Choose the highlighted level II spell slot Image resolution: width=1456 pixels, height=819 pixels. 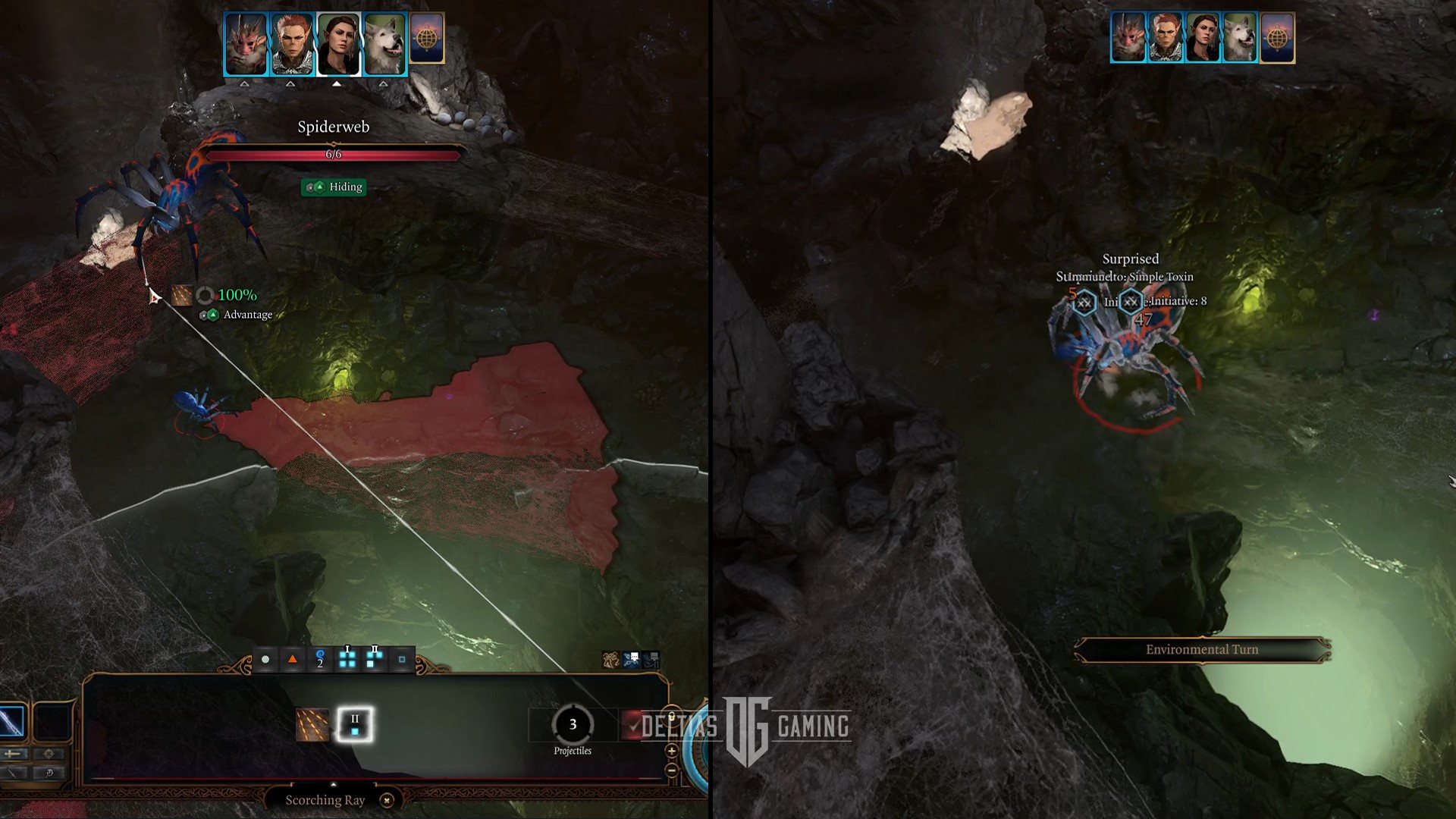(x=354, y=725)
